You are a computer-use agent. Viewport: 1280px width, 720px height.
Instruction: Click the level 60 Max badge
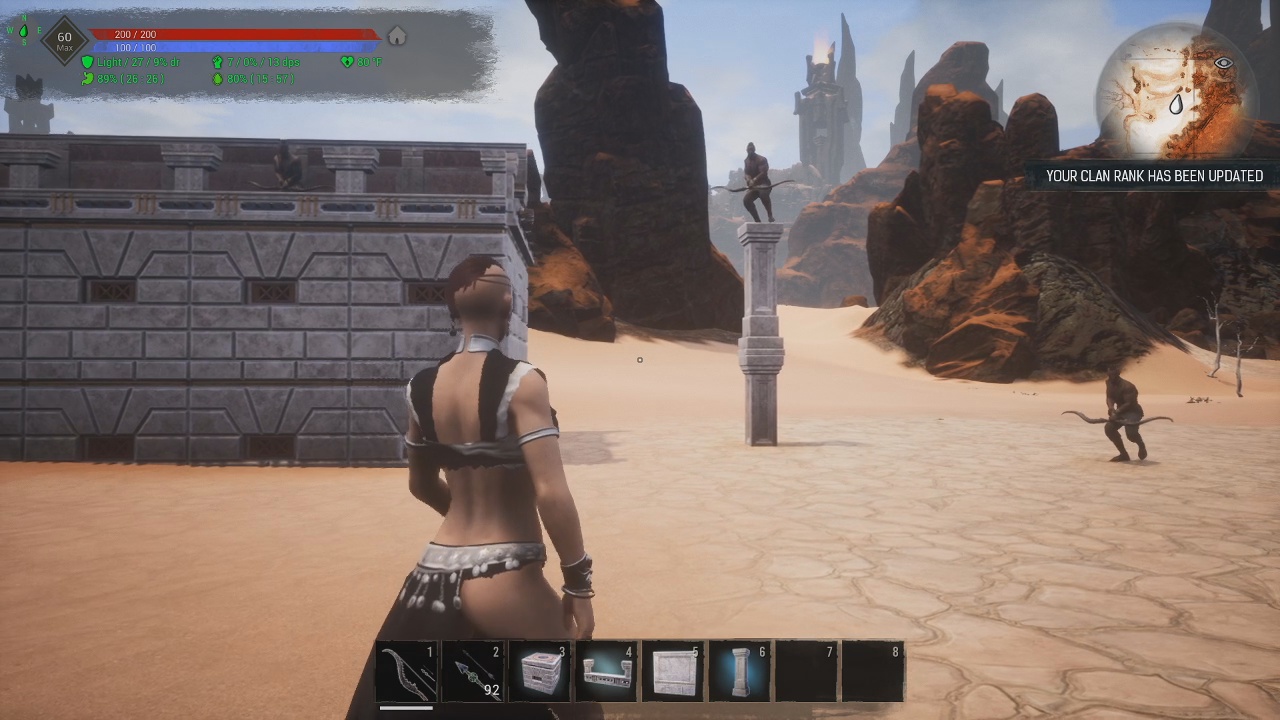[x=64, y=42]
